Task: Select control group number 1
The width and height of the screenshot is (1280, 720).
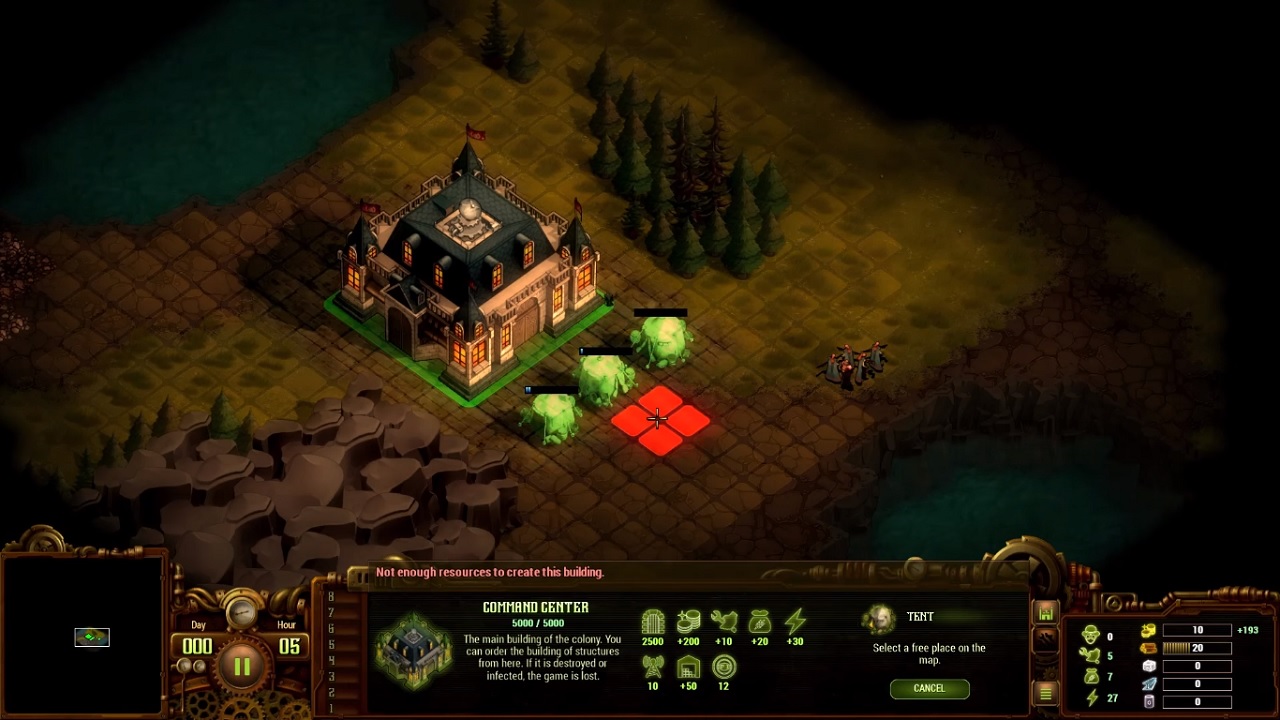Action: [x=331, y=708]
